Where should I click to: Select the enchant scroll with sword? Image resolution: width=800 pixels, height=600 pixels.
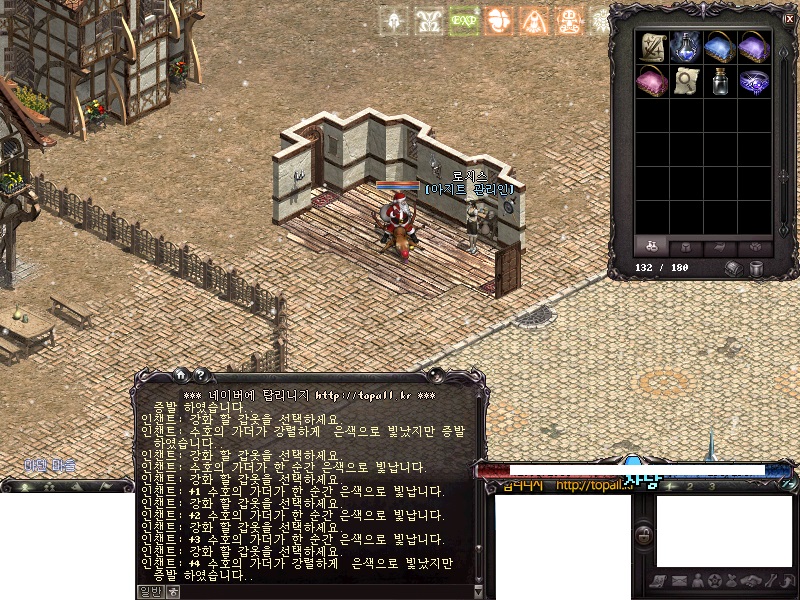point(654,47)
